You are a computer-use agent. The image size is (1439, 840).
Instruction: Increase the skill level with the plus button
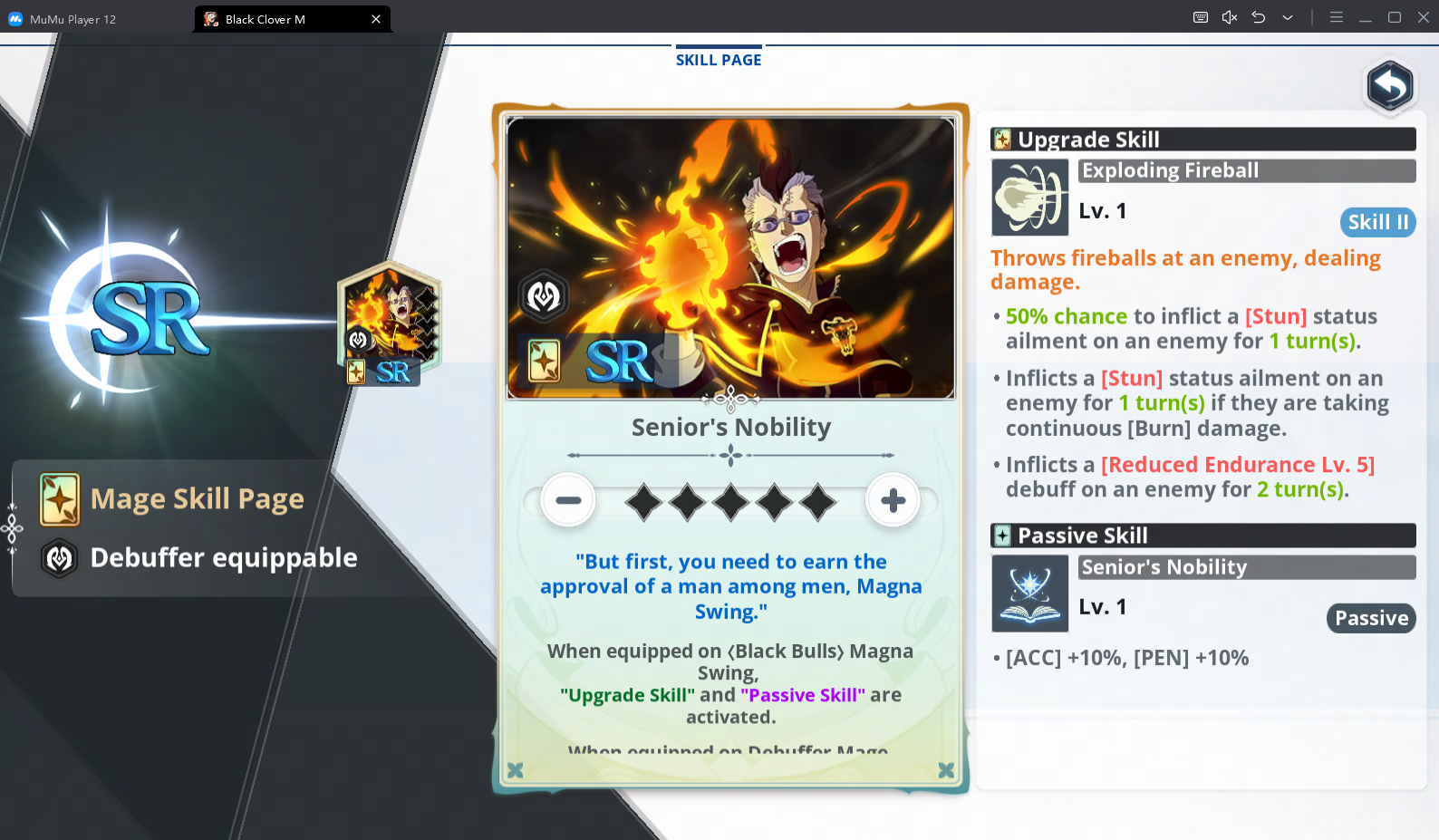click(893, 499)
